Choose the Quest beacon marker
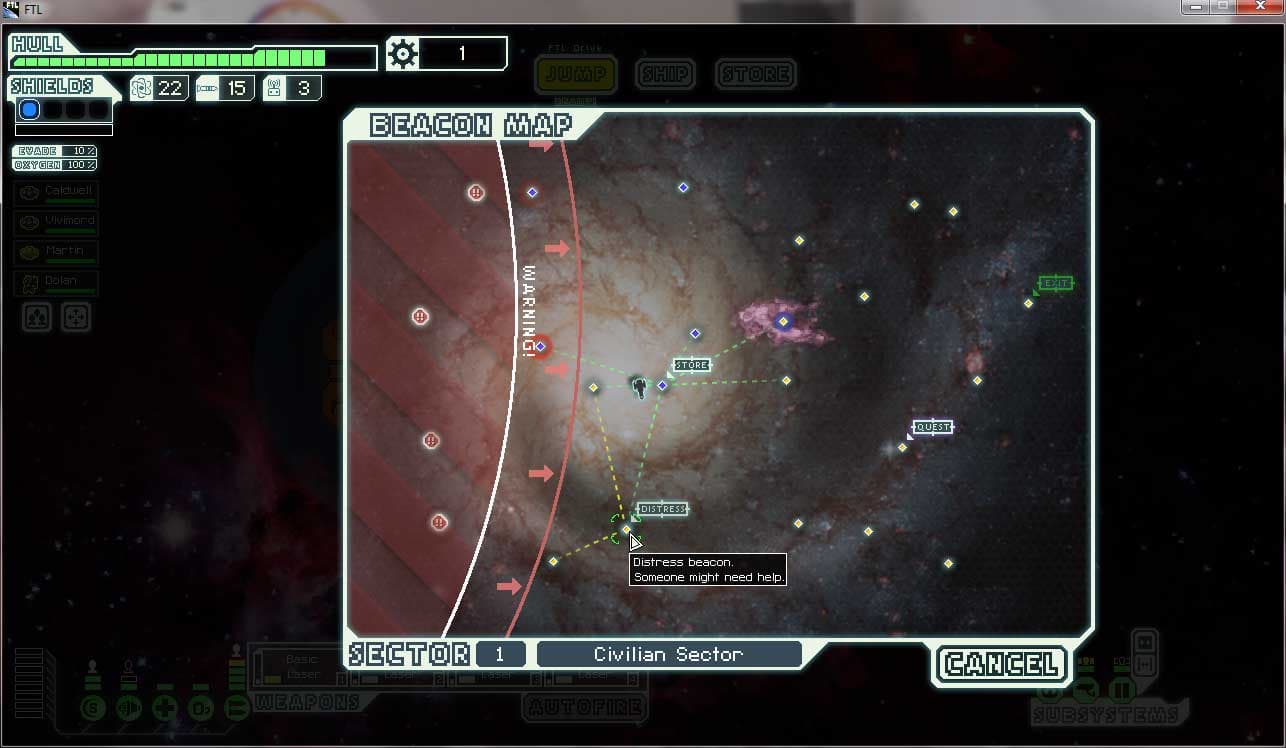The width and height of the screenshot is (1286, 748). click(902, 447)
